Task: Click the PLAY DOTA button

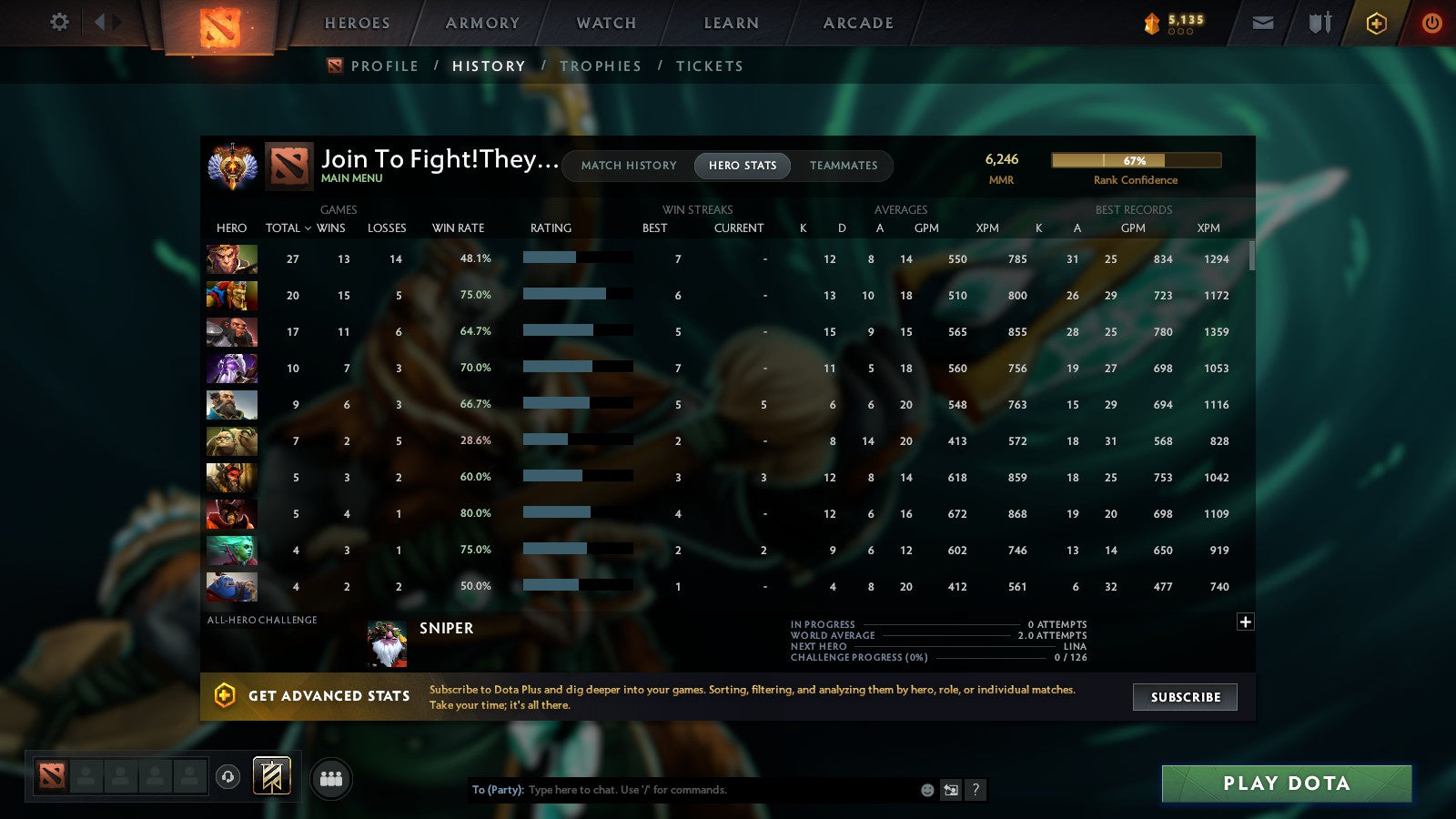Action: pyautogui.click(x=1284, y=783)
